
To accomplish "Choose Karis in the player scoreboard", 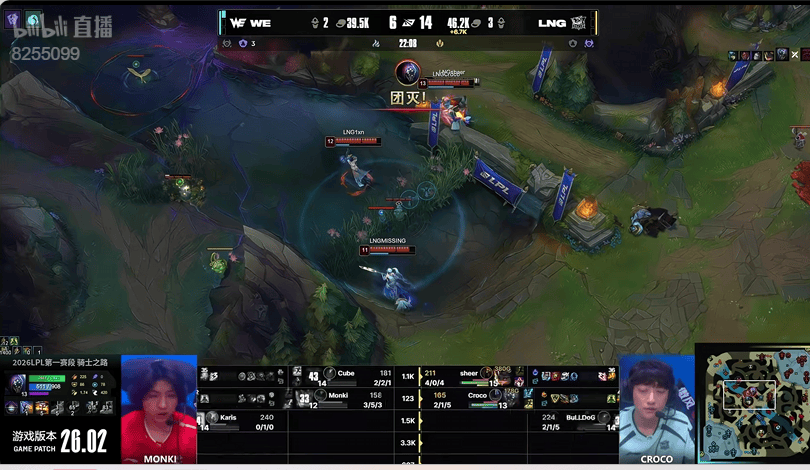I will (244, 421).
